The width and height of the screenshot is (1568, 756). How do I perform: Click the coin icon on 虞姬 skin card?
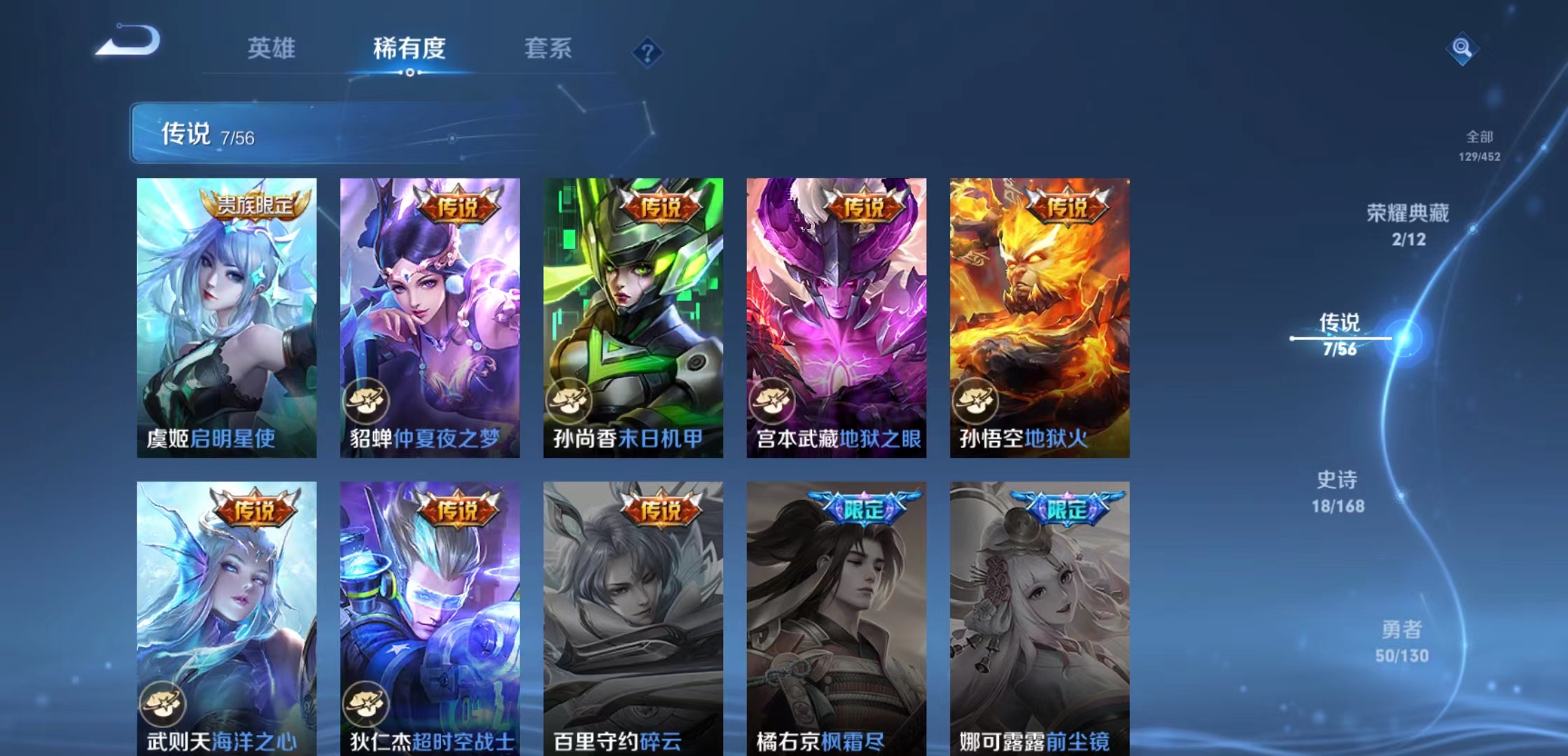(162, 401)
